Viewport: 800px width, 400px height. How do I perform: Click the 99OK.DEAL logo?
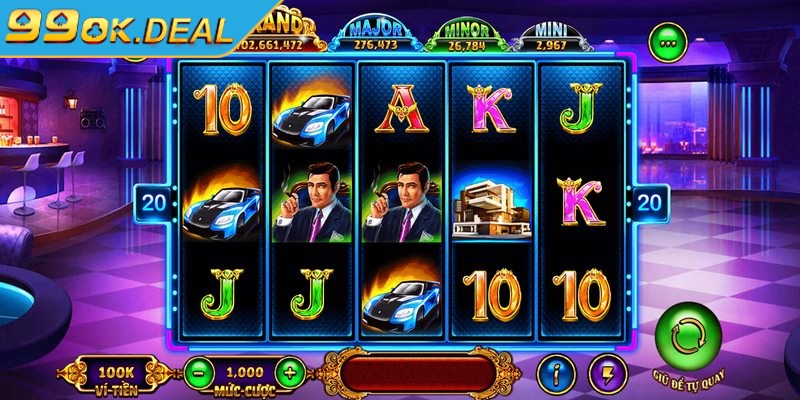[x=118, y=29]
